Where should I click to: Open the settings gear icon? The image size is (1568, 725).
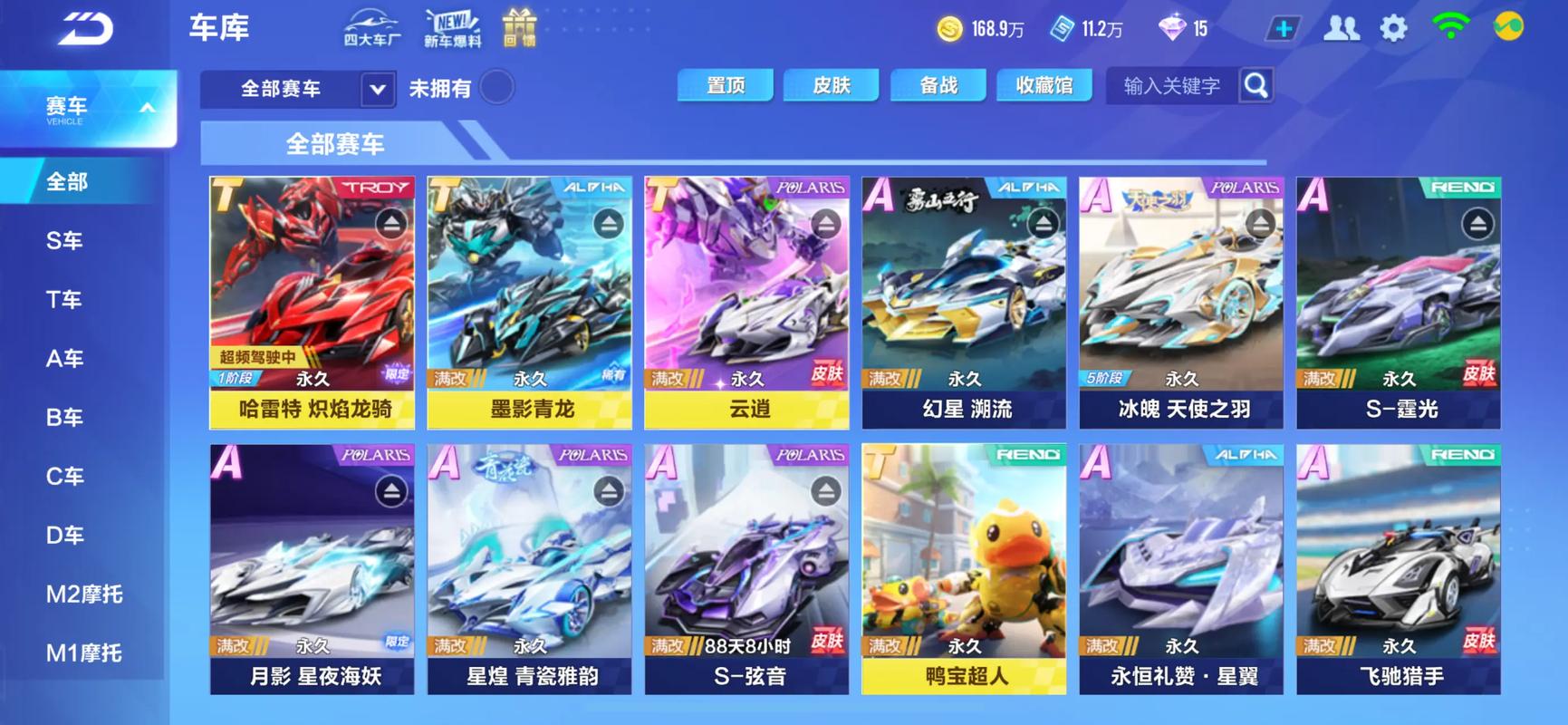[x=1395, y=28]
